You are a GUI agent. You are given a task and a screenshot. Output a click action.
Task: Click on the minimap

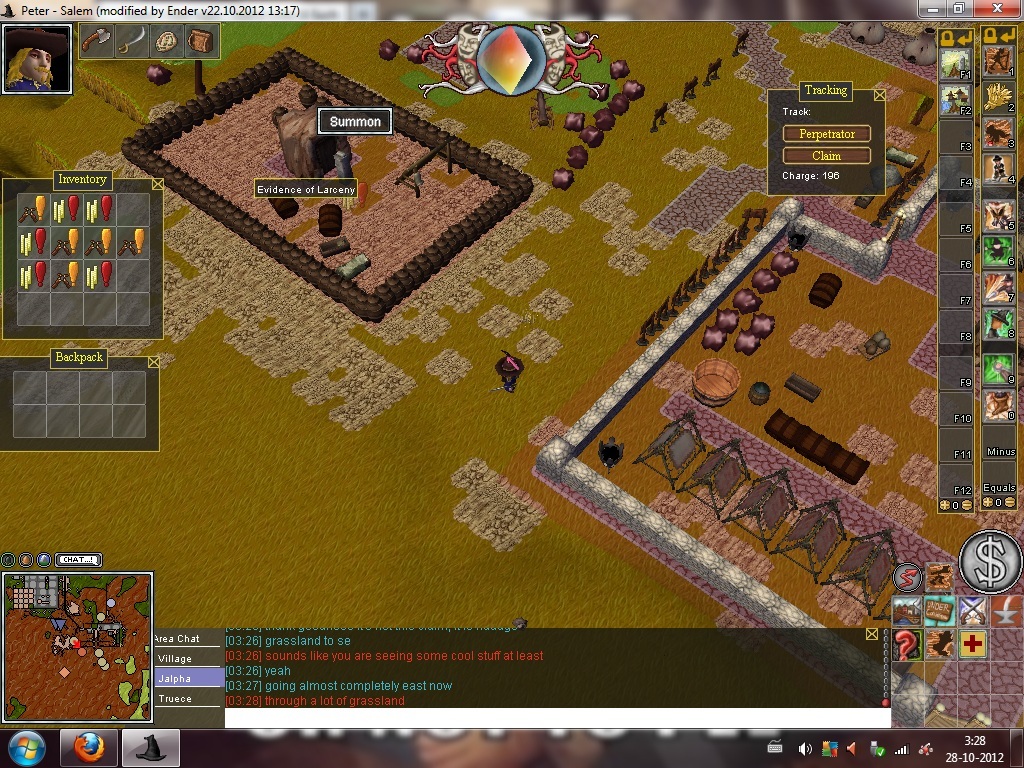coord(77,647)
